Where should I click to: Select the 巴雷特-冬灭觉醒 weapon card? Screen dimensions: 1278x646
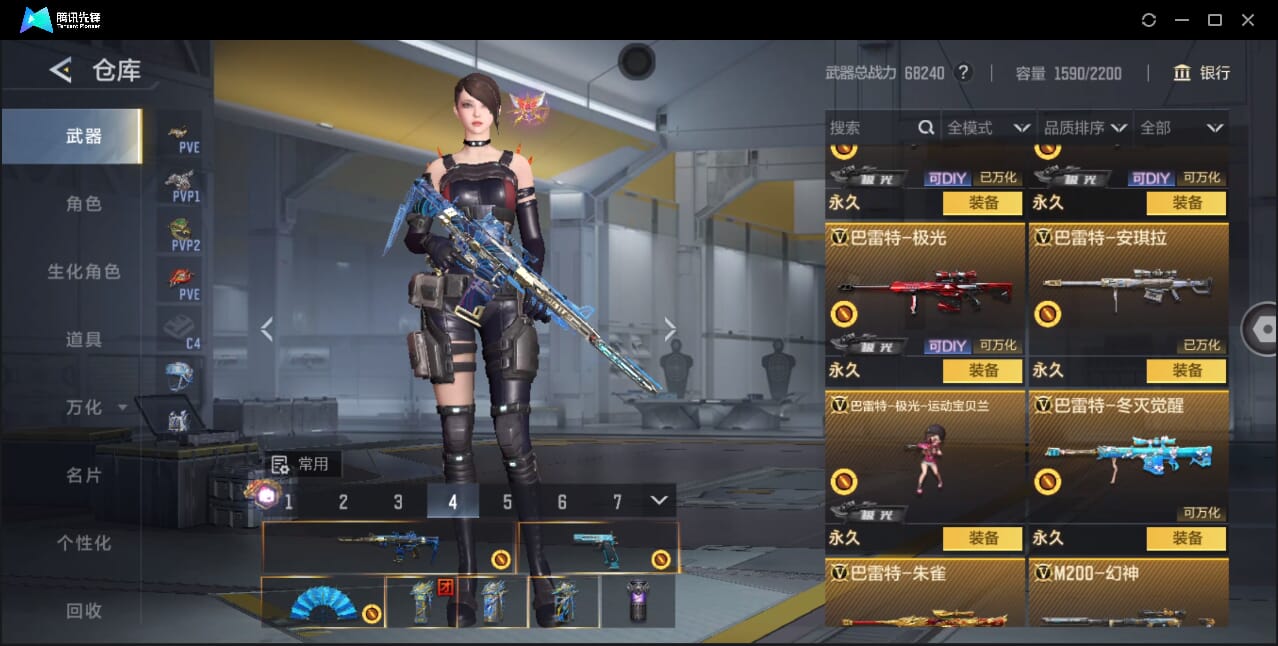[x=1128, y=455]
